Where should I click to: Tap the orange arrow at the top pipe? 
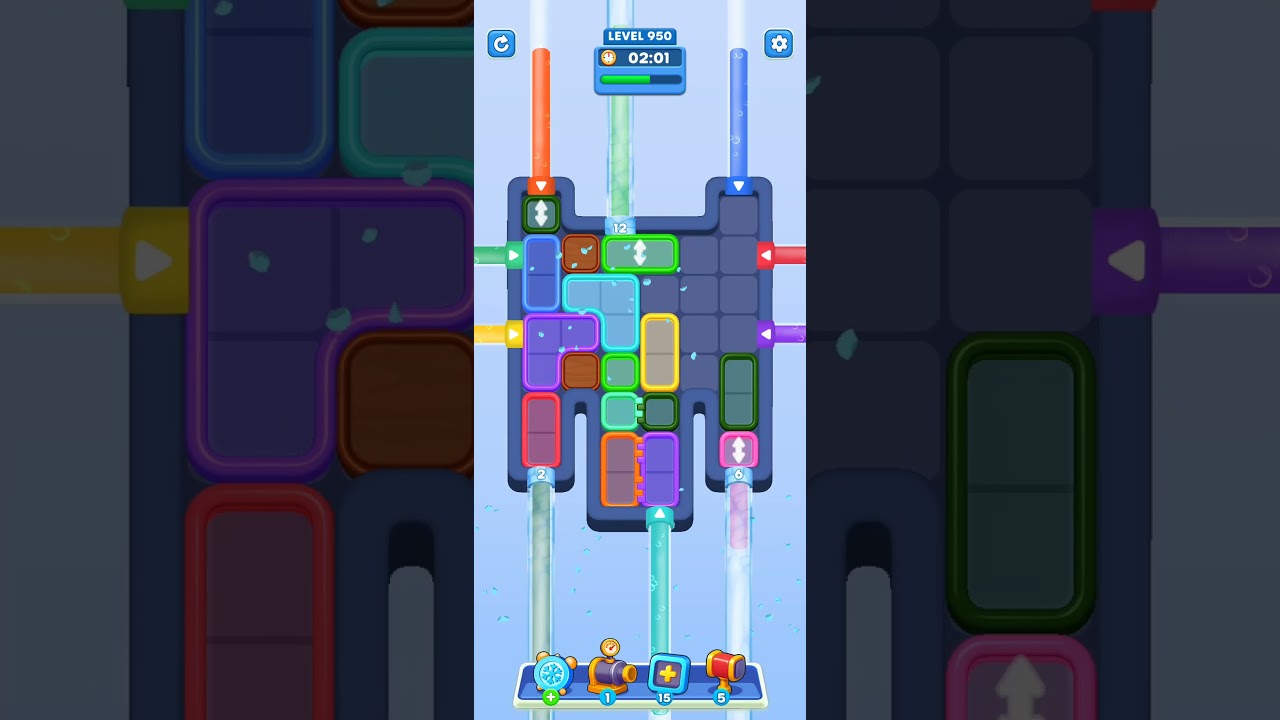(542, 185)
